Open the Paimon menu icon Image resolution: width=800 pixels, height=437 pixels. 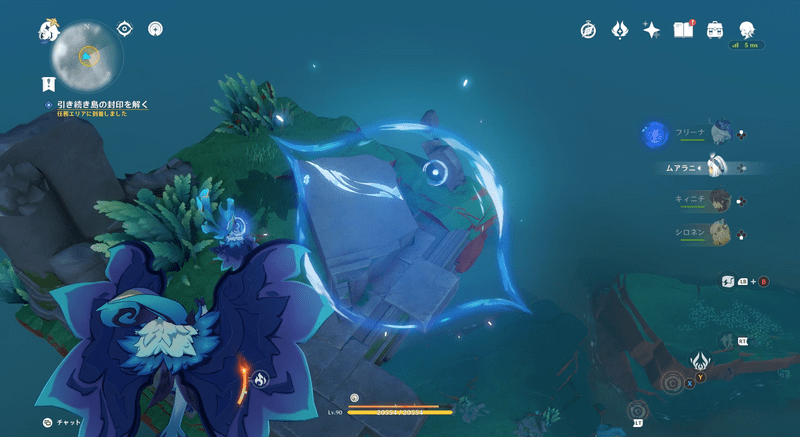(49, 30)
